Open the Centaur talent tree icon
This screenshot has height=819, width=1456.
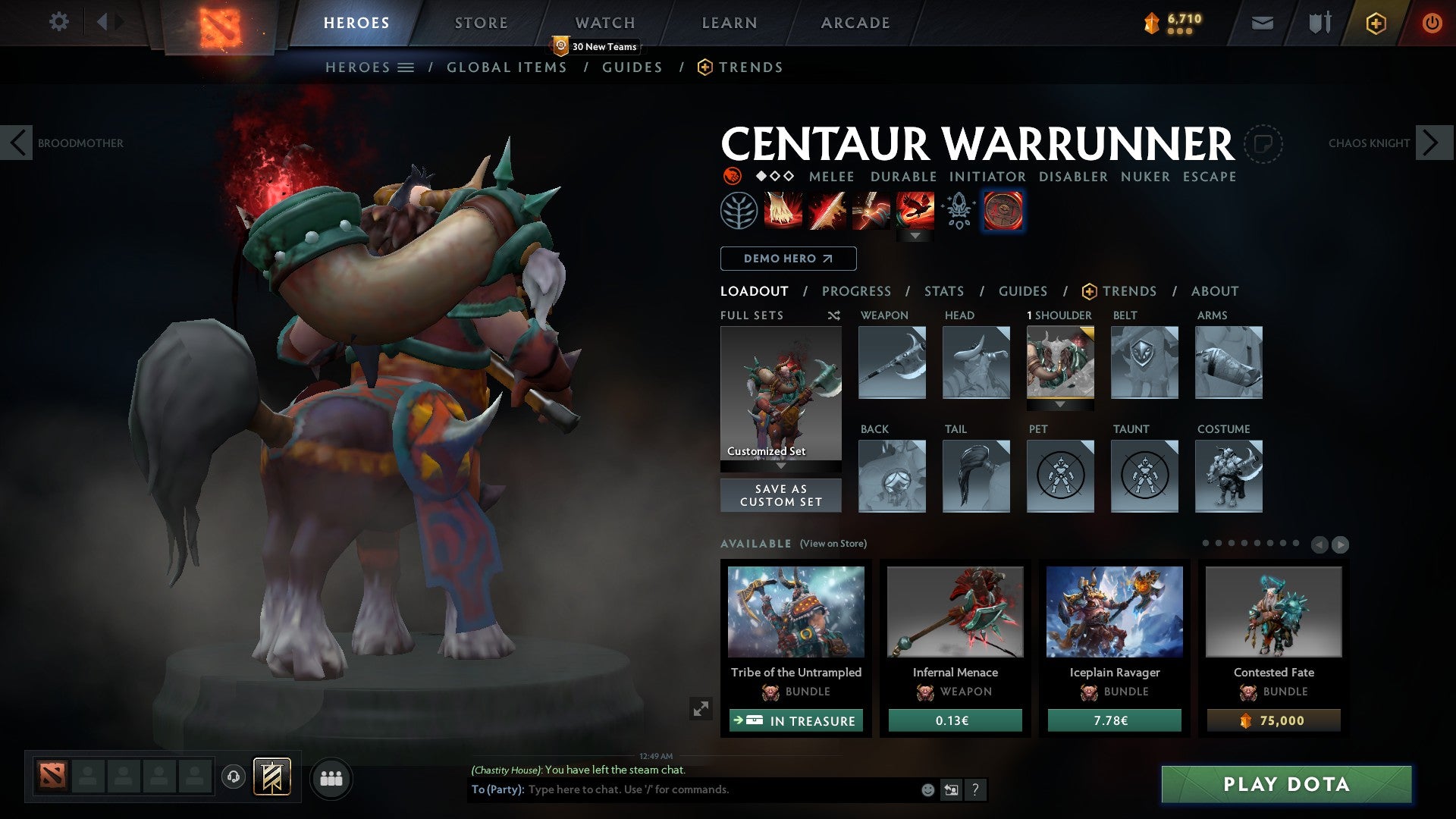coord(739,210)
